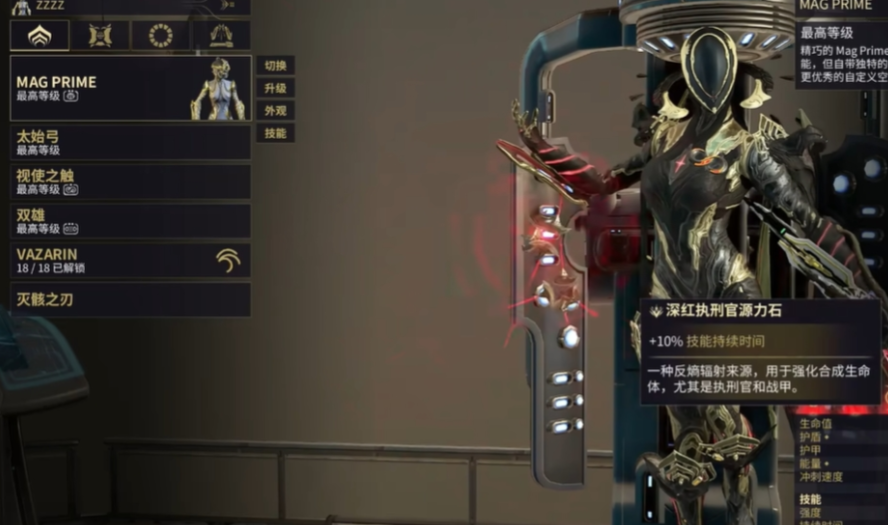Viewport: 888px width, 525px height.
Task: Open the VAZARIN focus school slot
Action: click(x=130, y=260)
